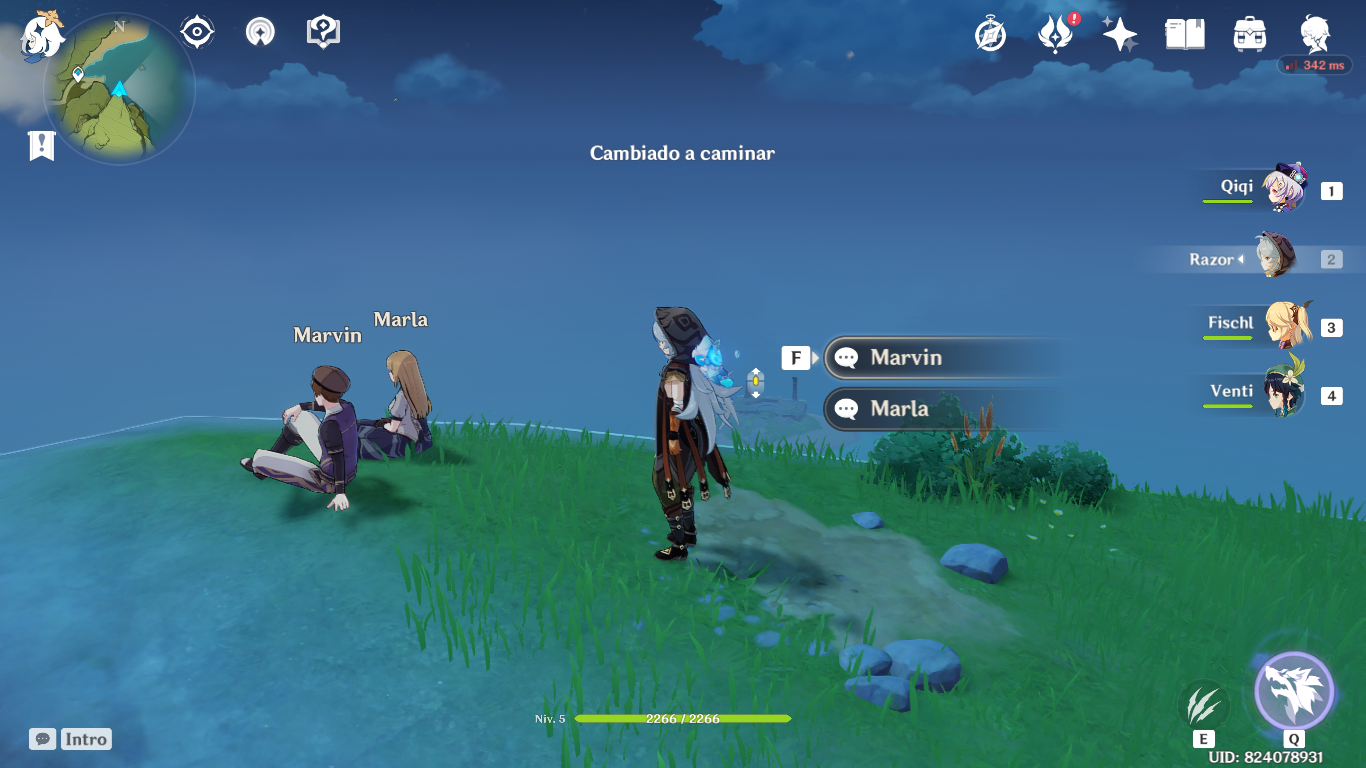Click the HP bar showing 2266/2266

682,718
